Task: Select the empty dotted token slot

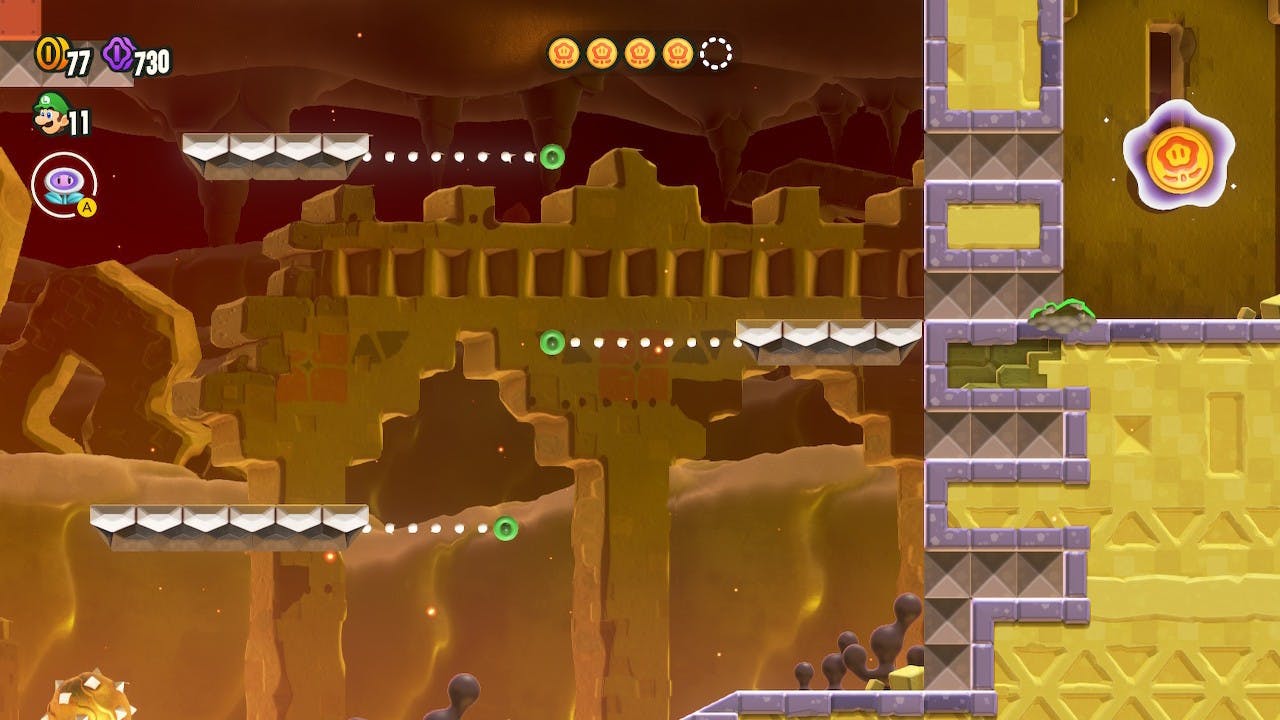Action: click(716, 53)
